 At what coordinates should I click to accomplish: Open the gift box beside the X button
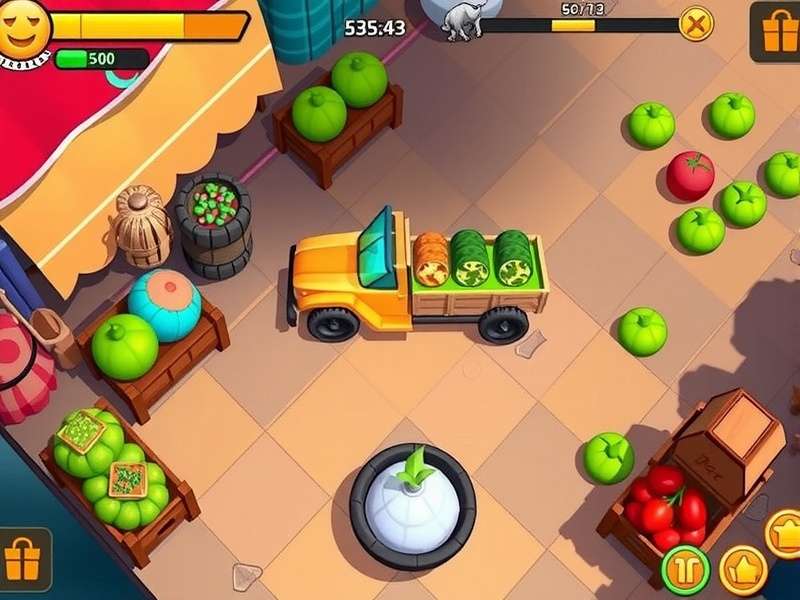pyautogui.click(x=775, y=30)
